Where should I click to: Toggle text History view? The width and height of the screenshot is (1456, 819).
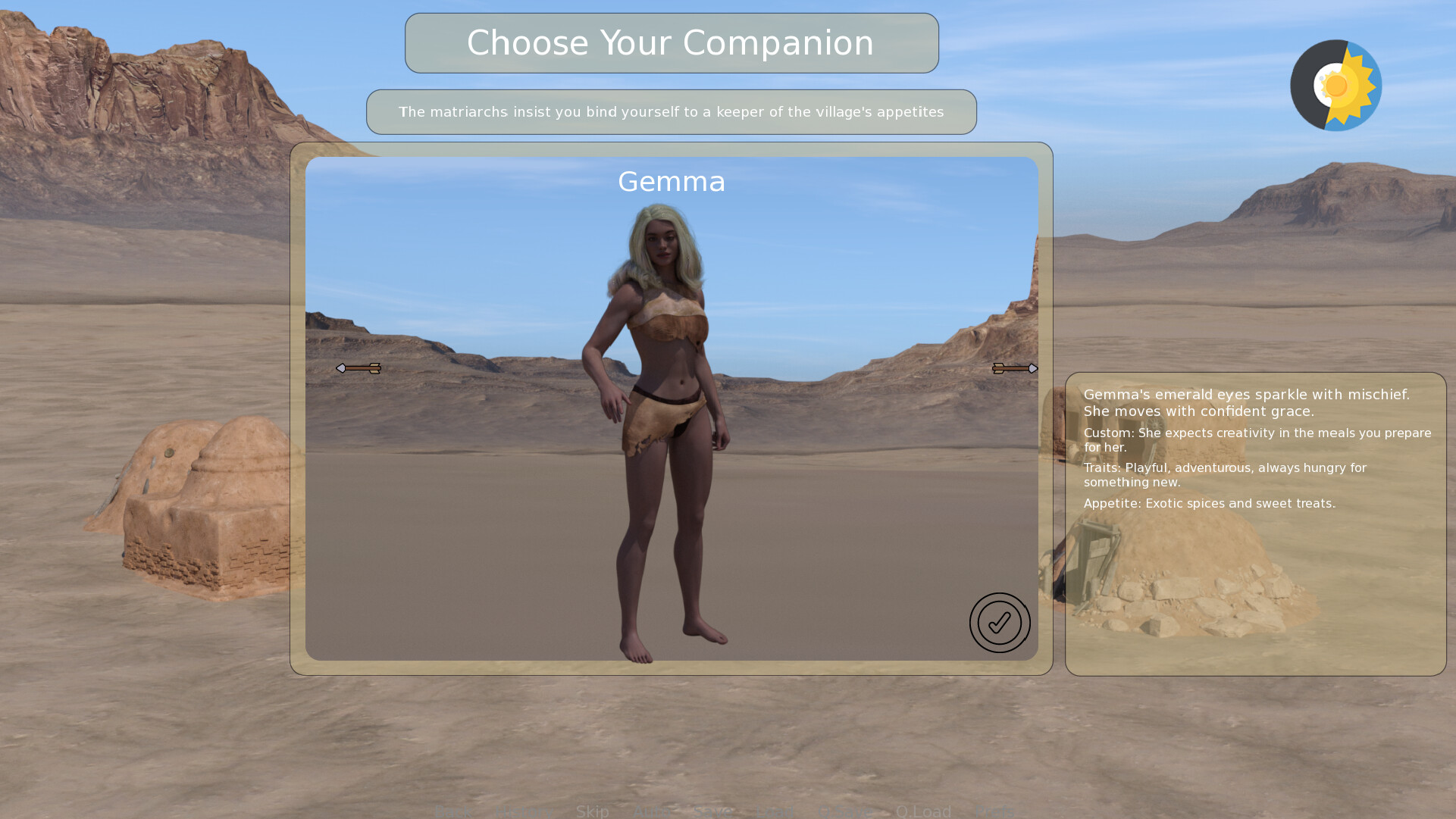(525, 811)
